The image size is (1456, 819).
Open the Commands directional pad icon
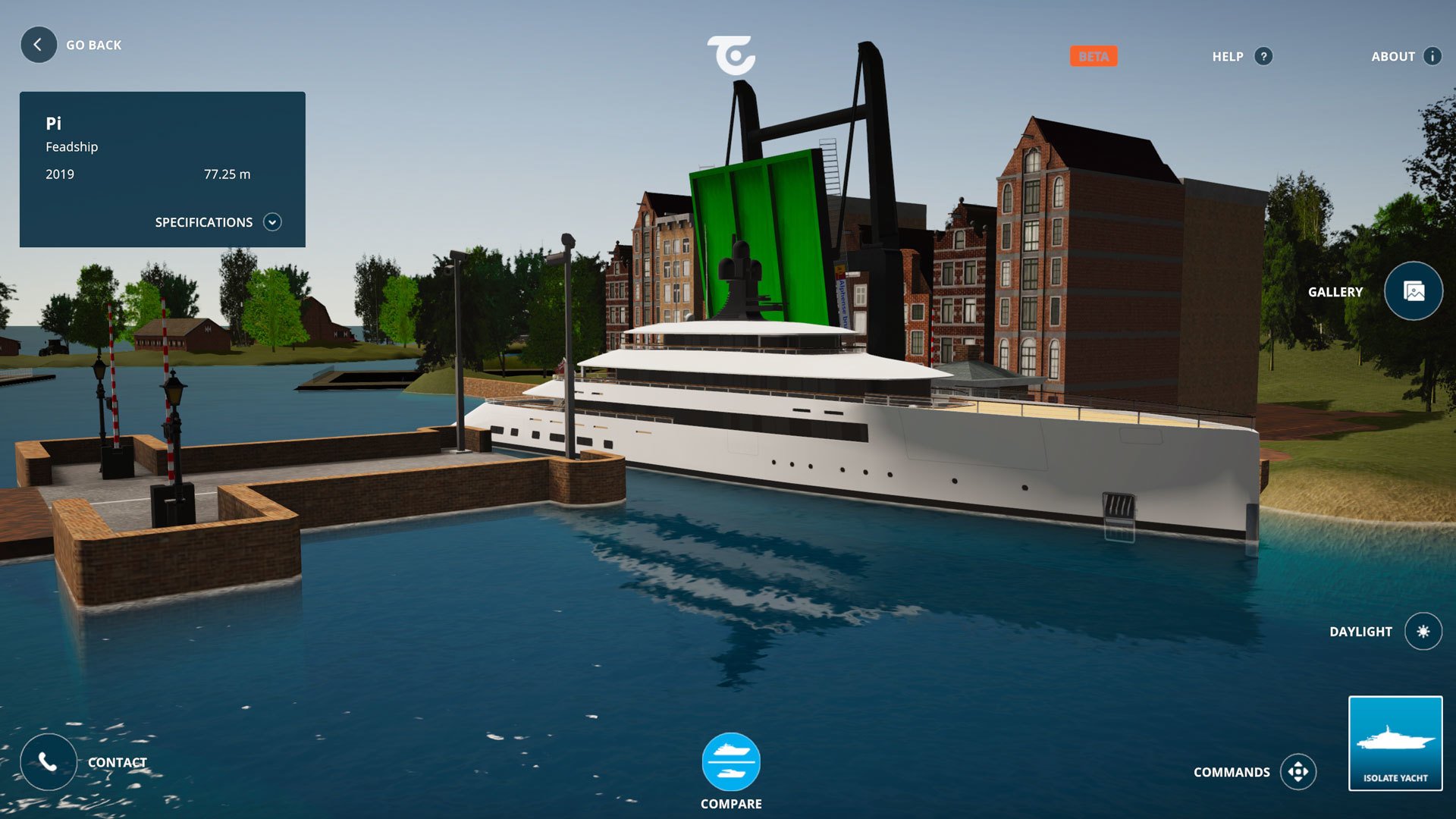coord(1300,771)
